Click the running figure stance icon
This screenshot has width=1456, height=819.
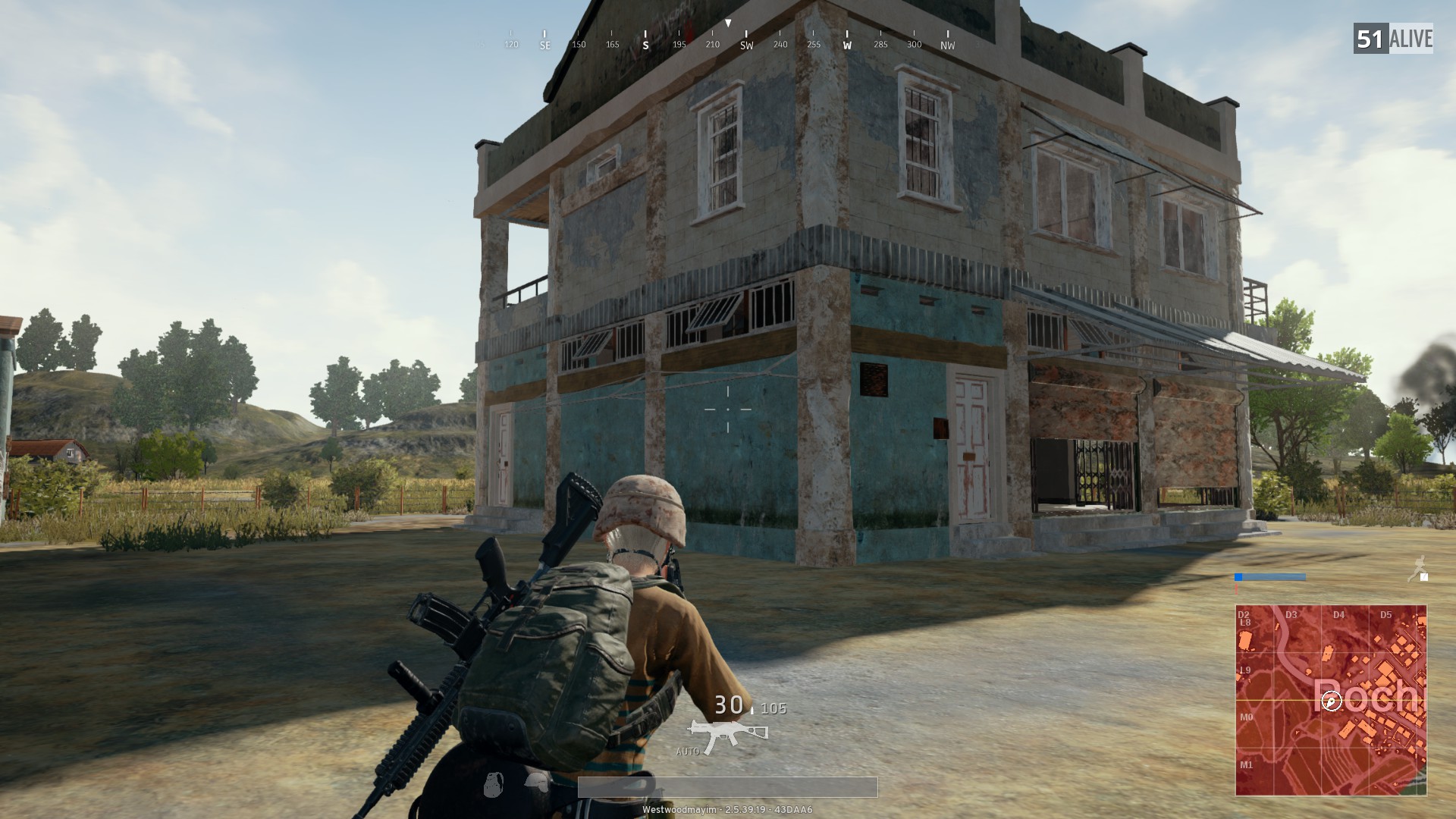tap(1417, 569)
